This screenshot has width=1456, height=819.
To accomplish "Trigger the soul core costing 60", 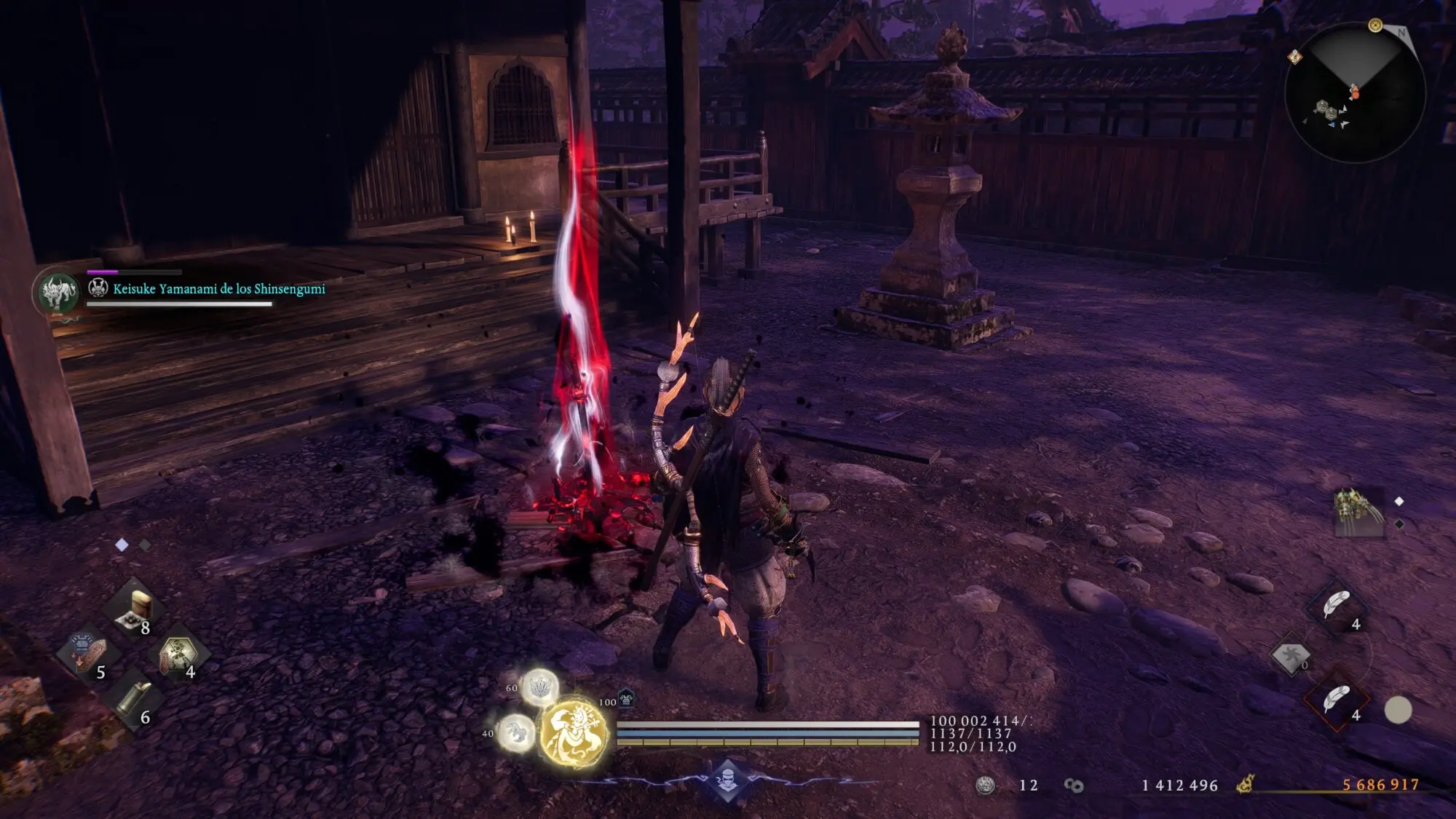I will click(539, 687).
